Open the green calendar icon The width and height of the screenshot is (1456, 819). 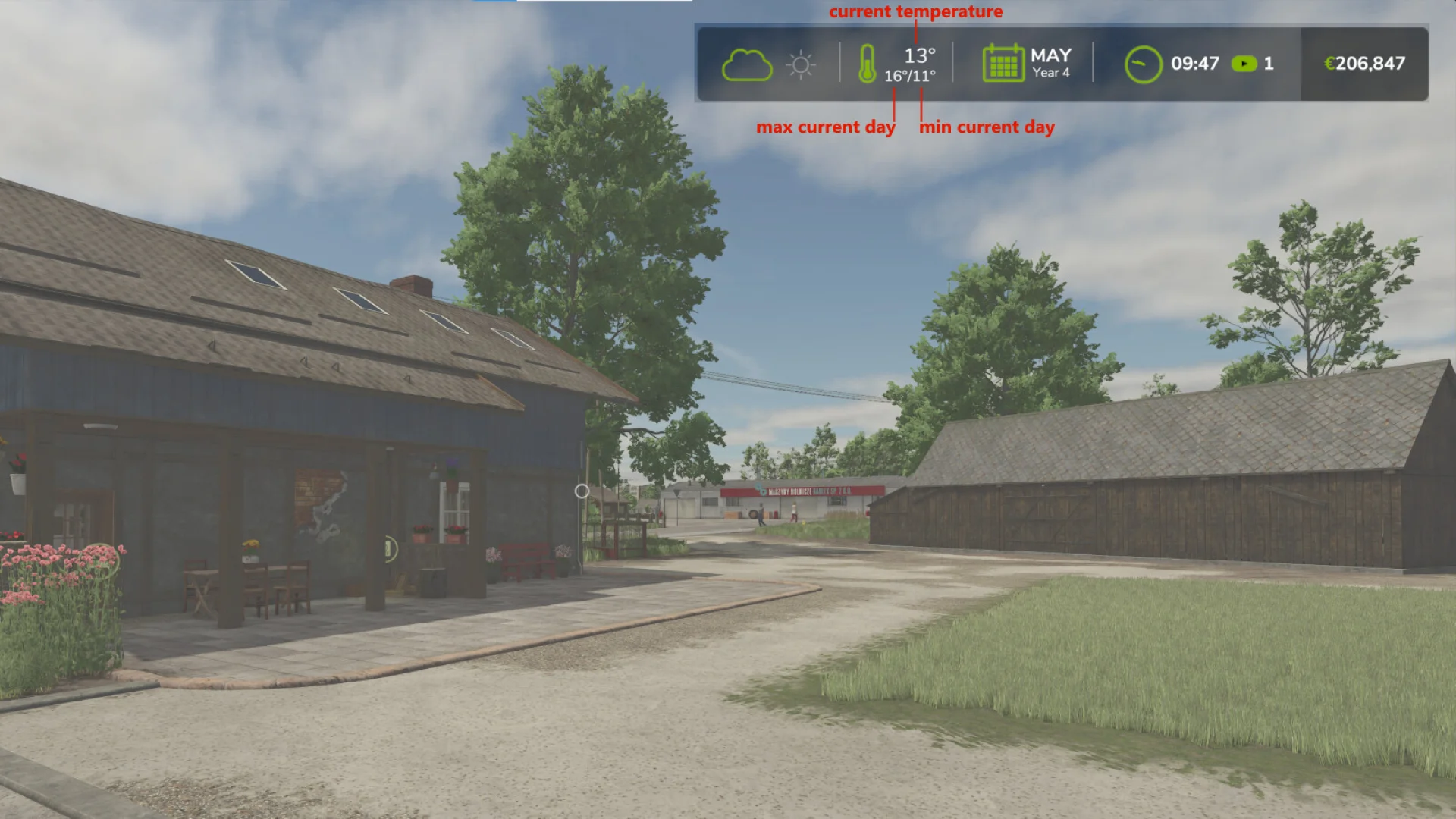1003,64
